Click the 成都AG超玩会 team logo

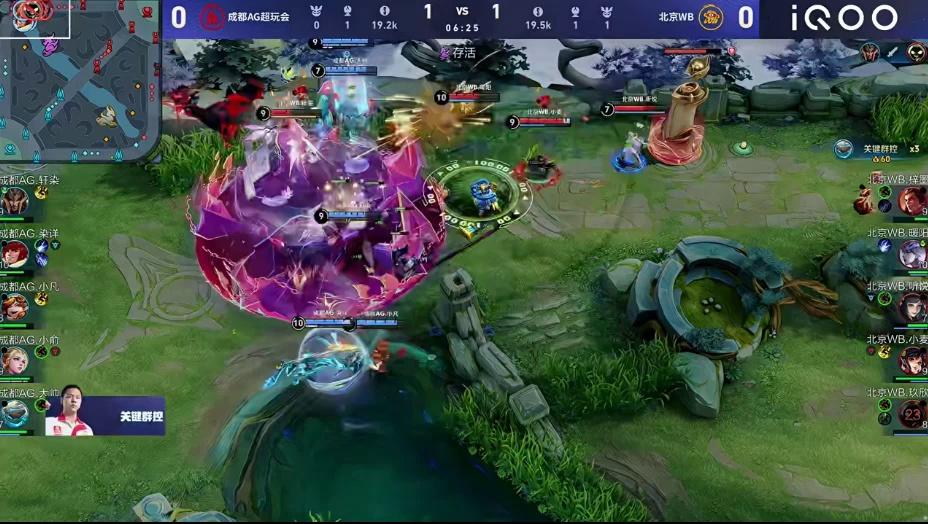pos(210,17)
